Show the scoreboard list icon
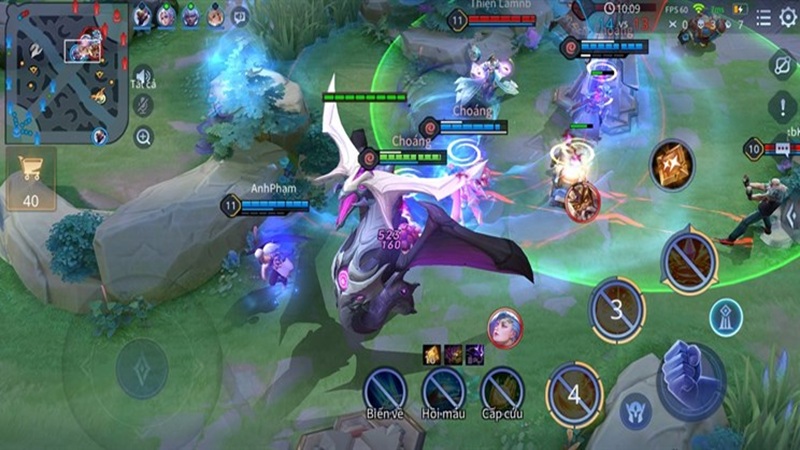Screen dimensions: 800x450 [x=763, y=17]
